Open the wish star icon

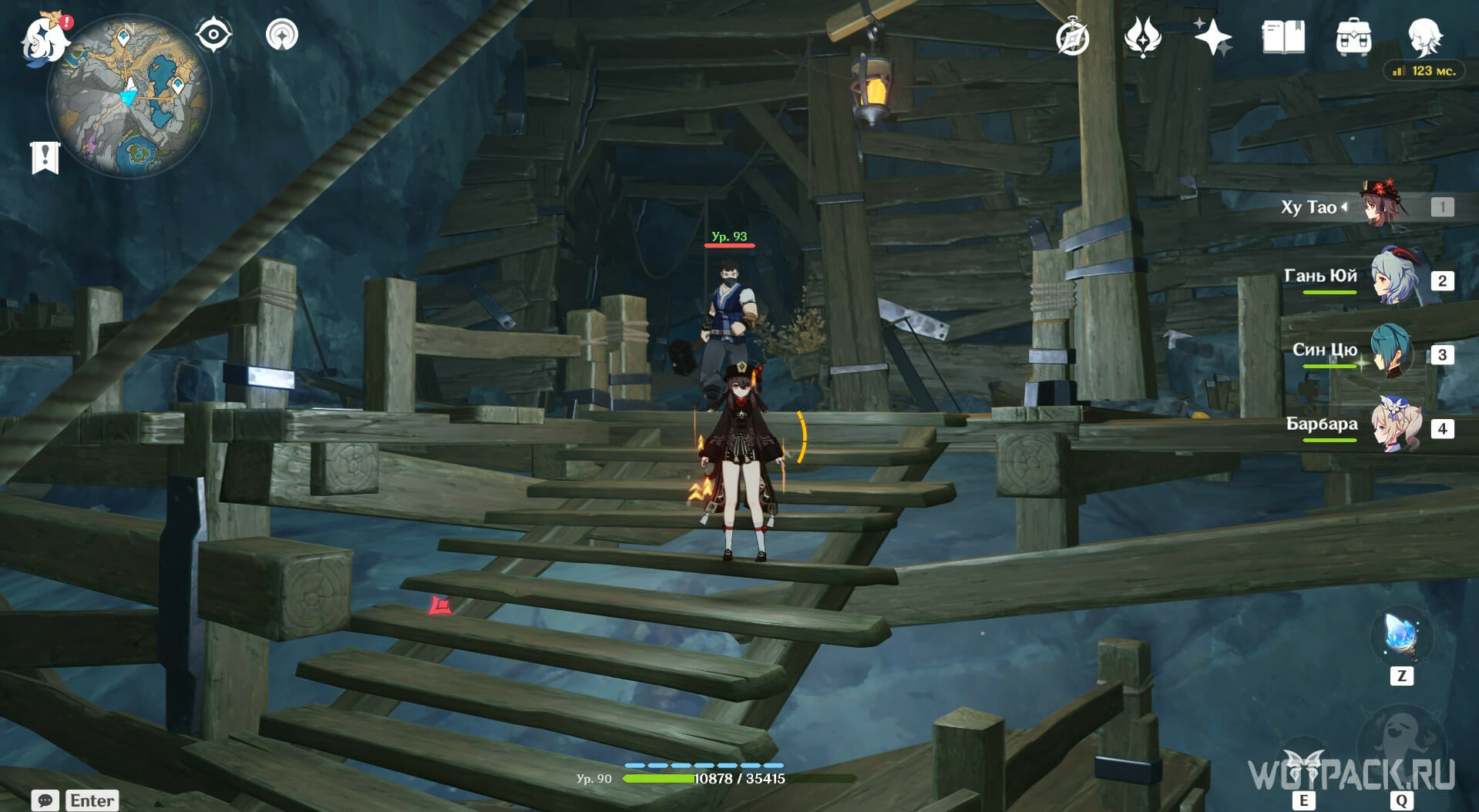pos(1212,37)
